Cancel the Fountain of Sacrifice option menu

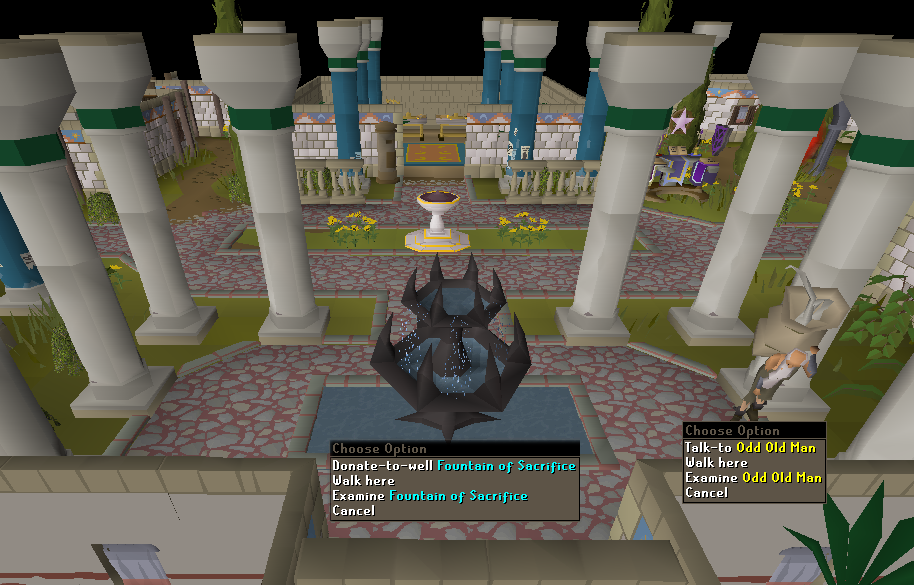pos(354,511)
